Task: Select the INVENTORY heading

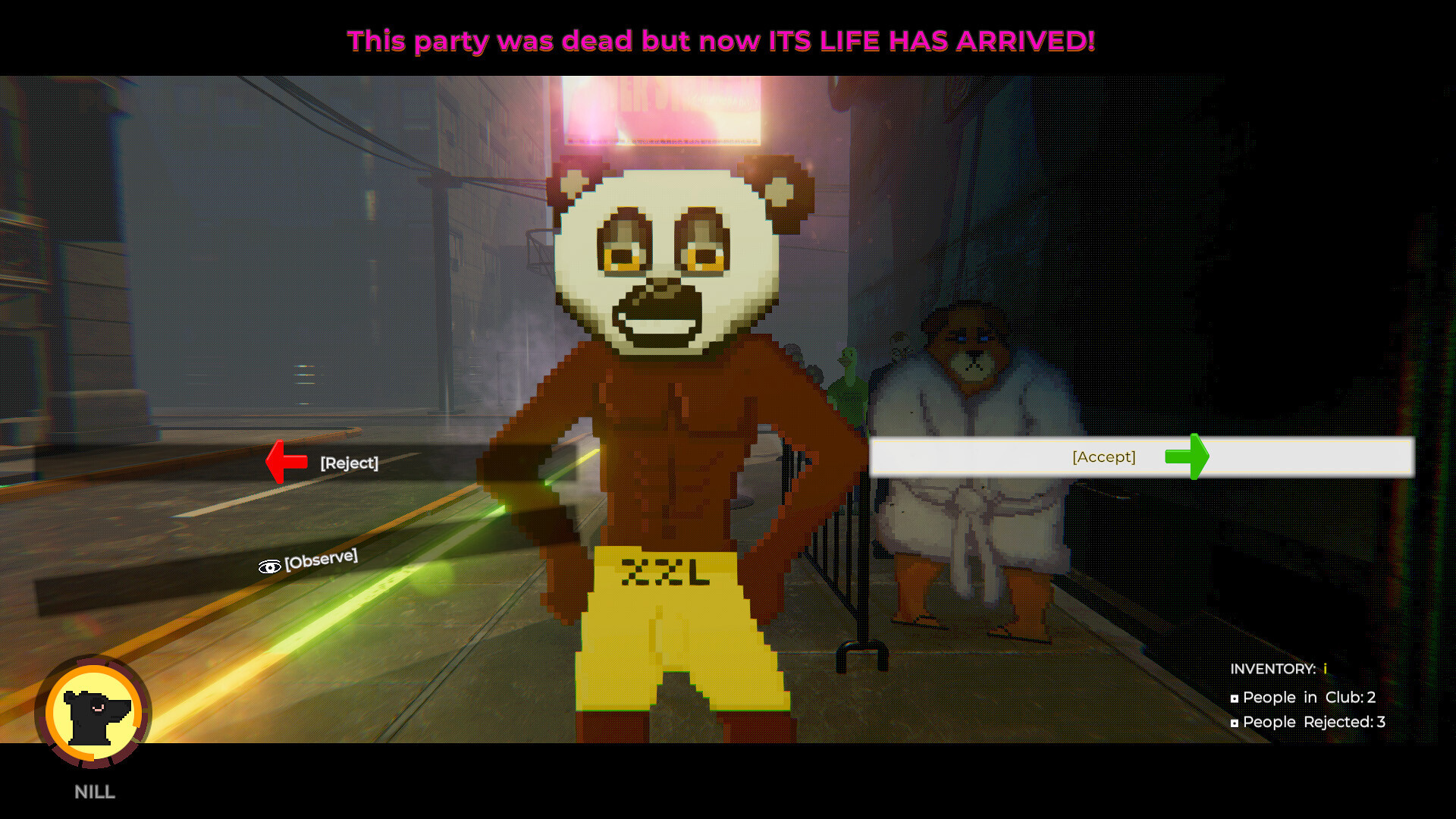Action: coord(1274,668)
